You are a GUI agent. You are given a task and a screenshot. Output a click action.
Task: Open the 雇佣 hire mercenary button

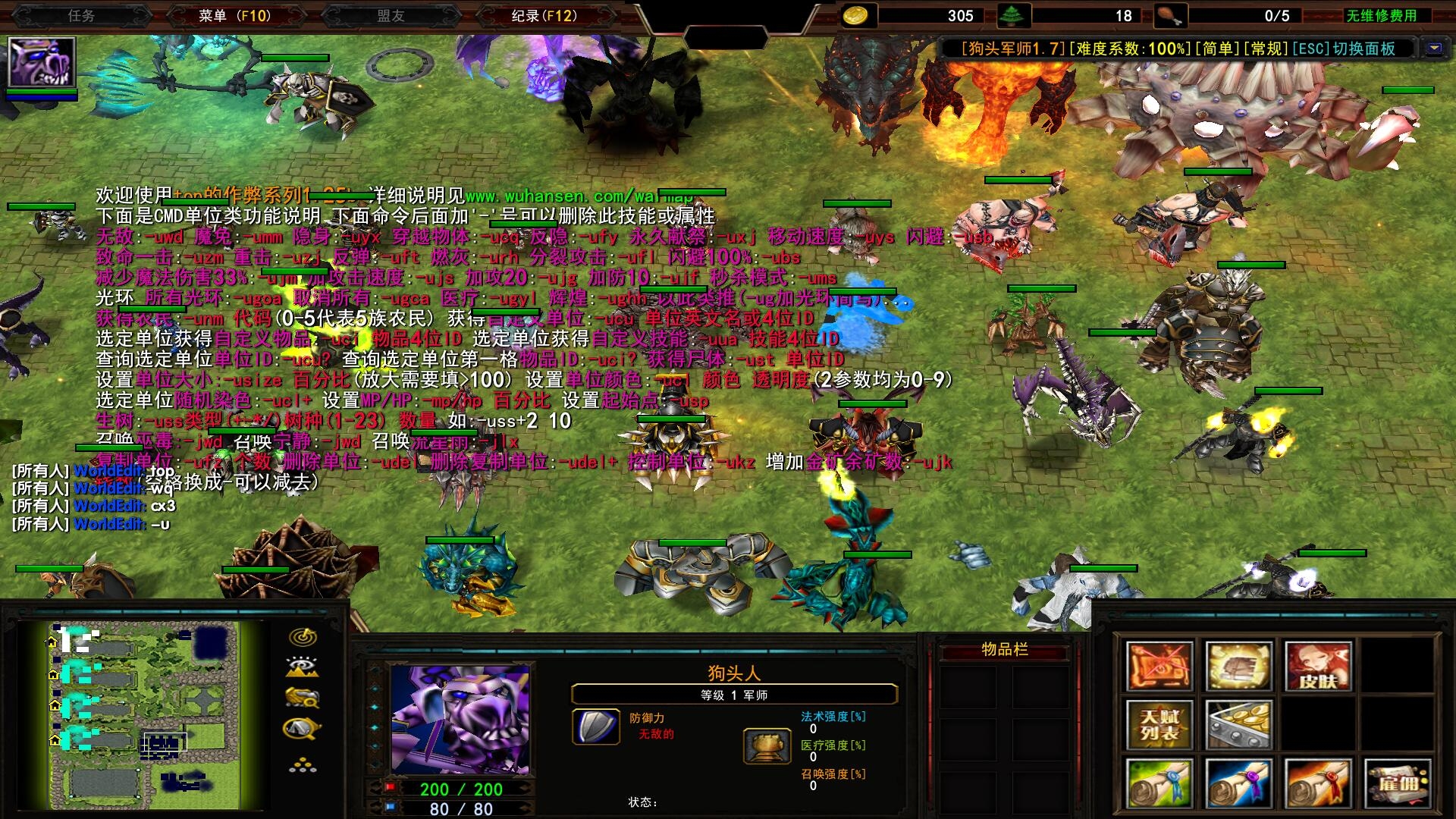1398,783
